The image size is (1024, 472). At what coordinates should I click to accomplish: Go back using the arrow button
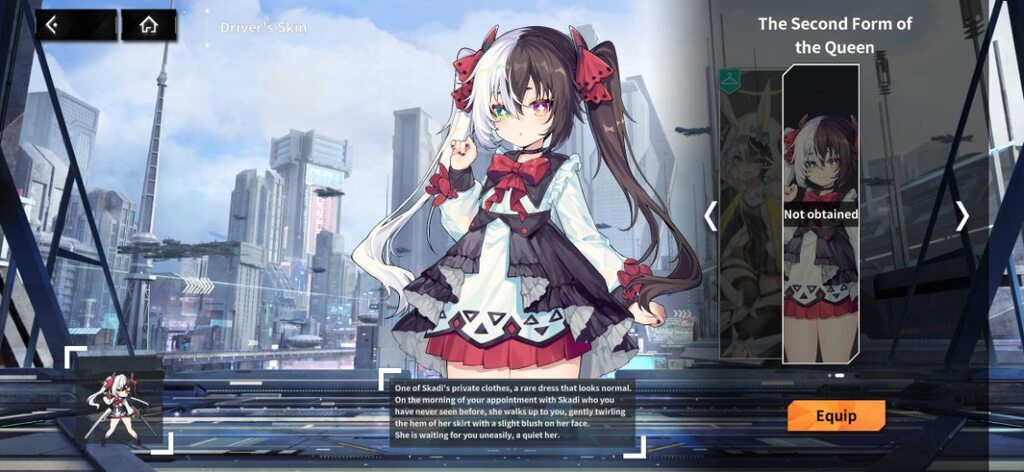point(76,25)
